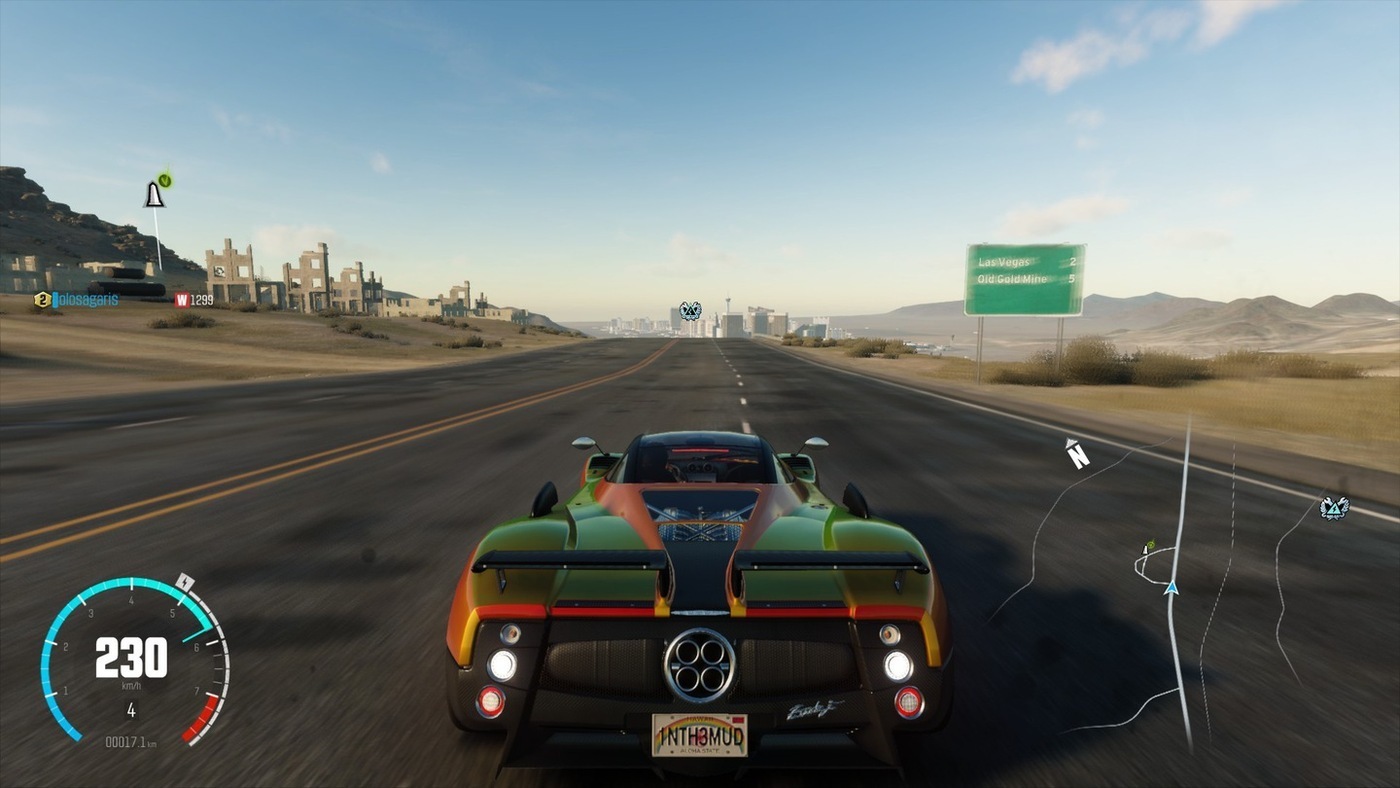
Task: Click the lightning bolt nitro icon on speedometer
Action: [185, 582]
